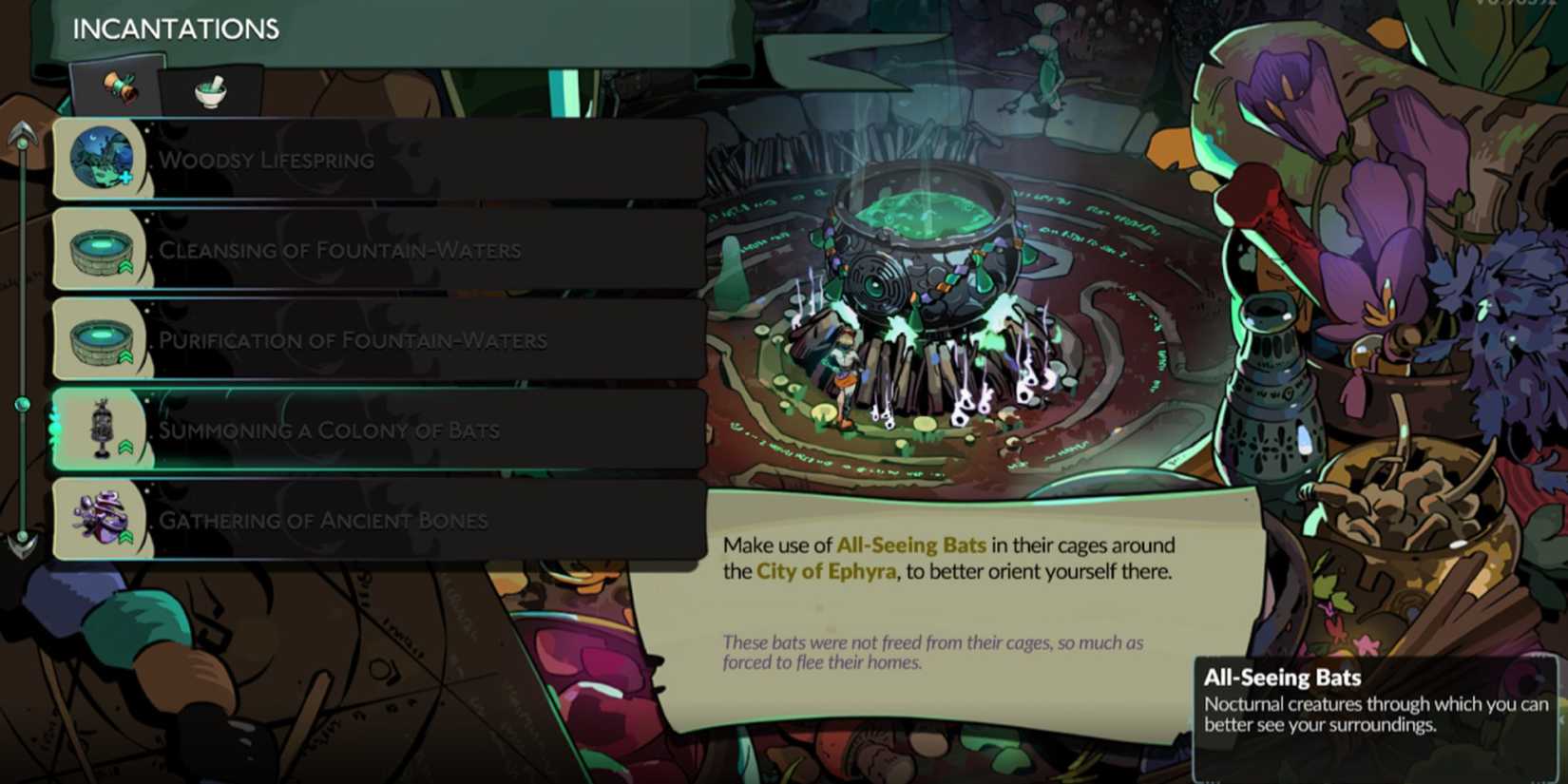Select the bat cage icon for Summoning incantation
The width and height of the screenshot is (1568, 784).
coord(102,428)
